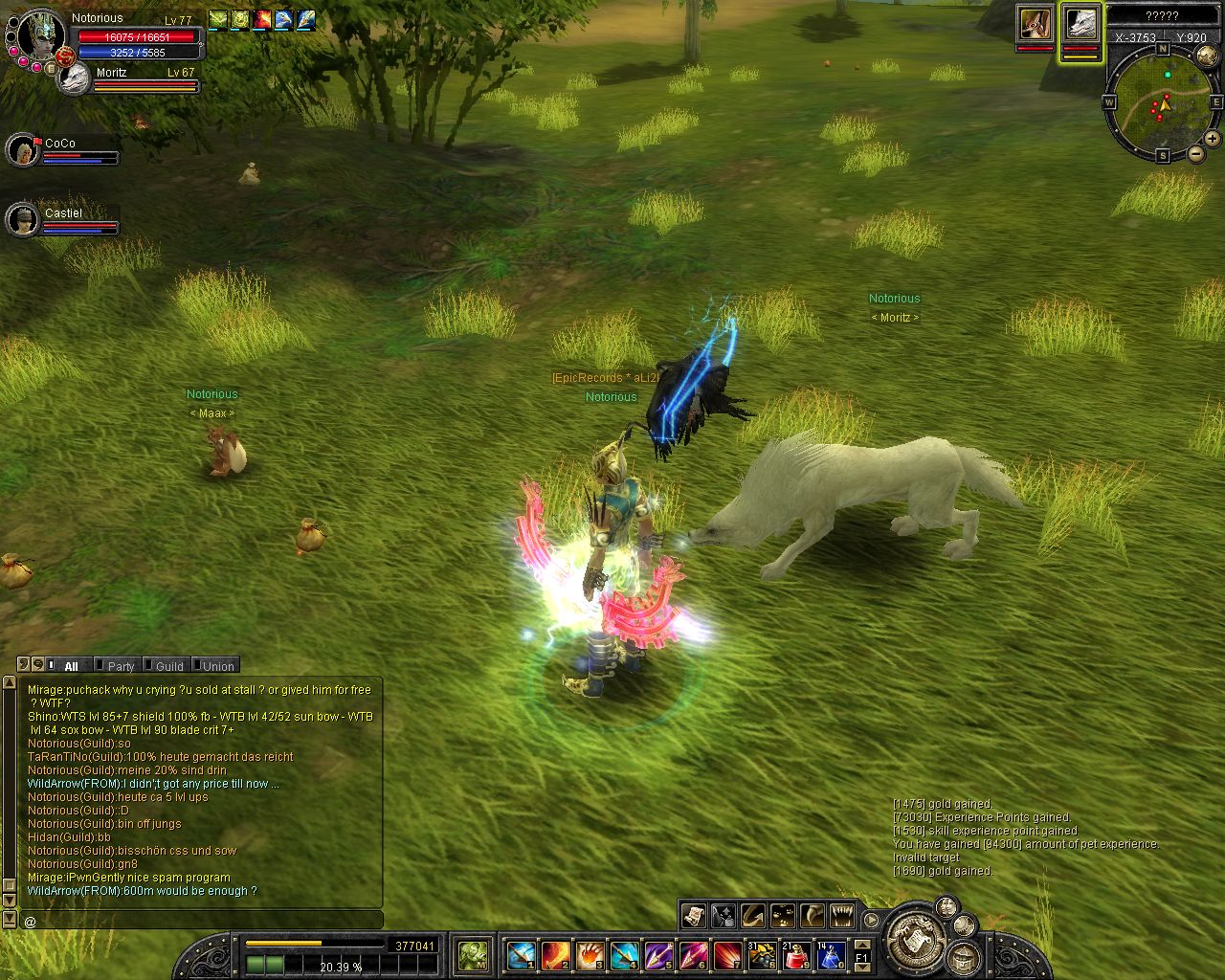Click the chat input field

pyautogui.click(x=201, y=921)
